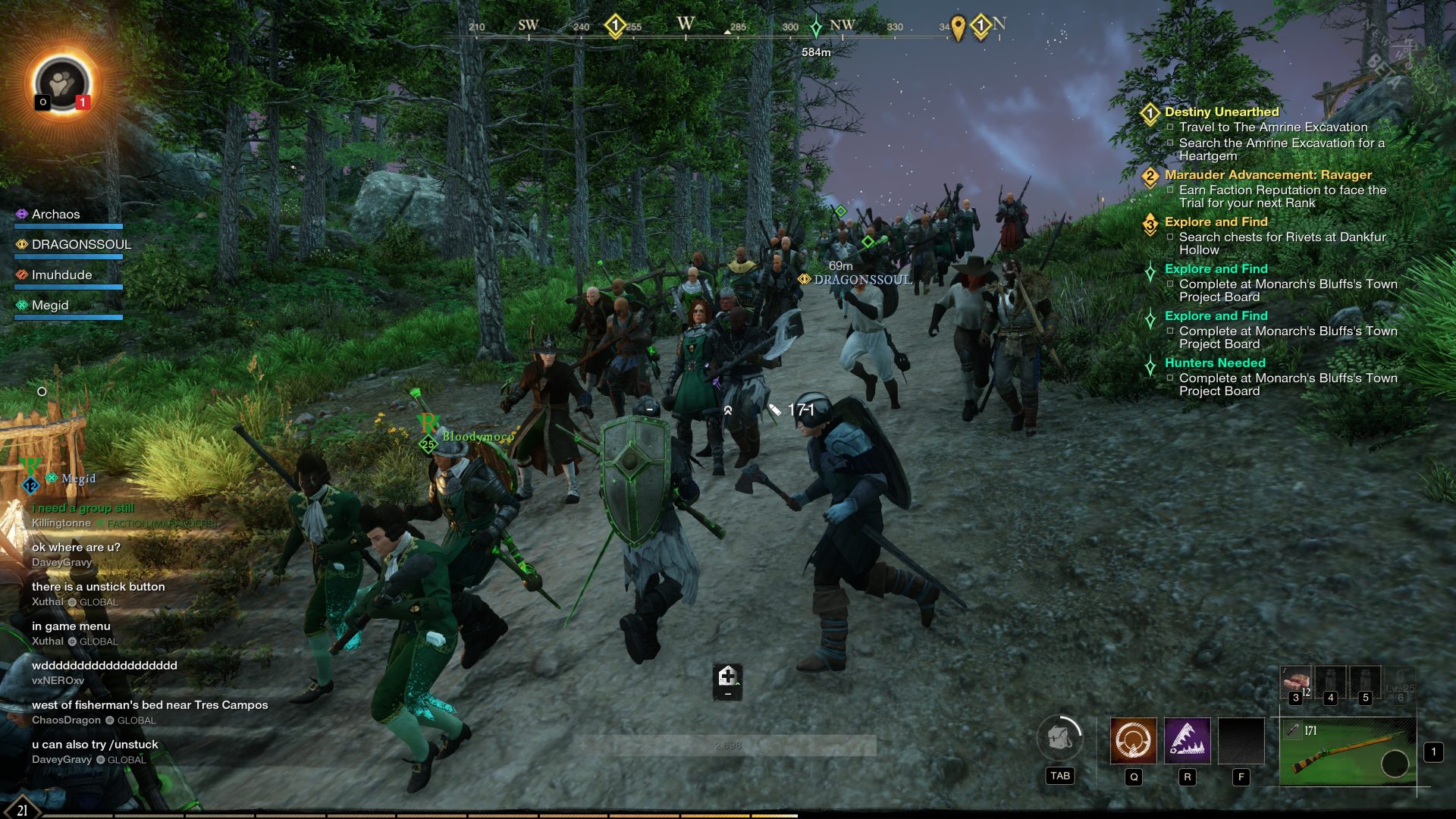Select the equipped musket weapon slot
Screen dimensions: 1456x819
(x=1348, y=752)
